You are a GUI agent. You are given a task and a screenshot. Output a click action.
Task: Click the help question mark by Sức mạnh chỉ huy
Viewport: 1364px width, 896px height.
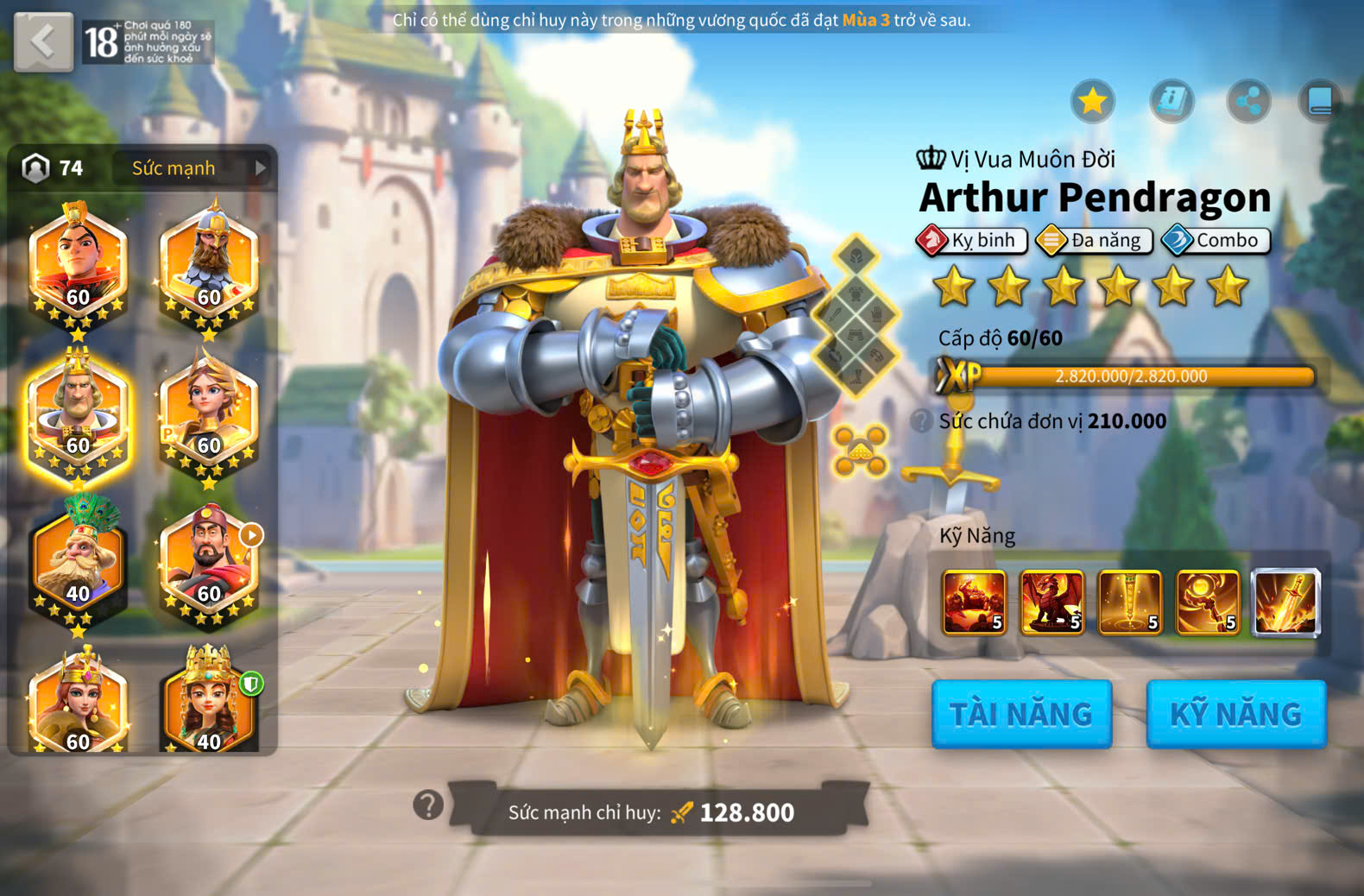[x=428, y=805]
